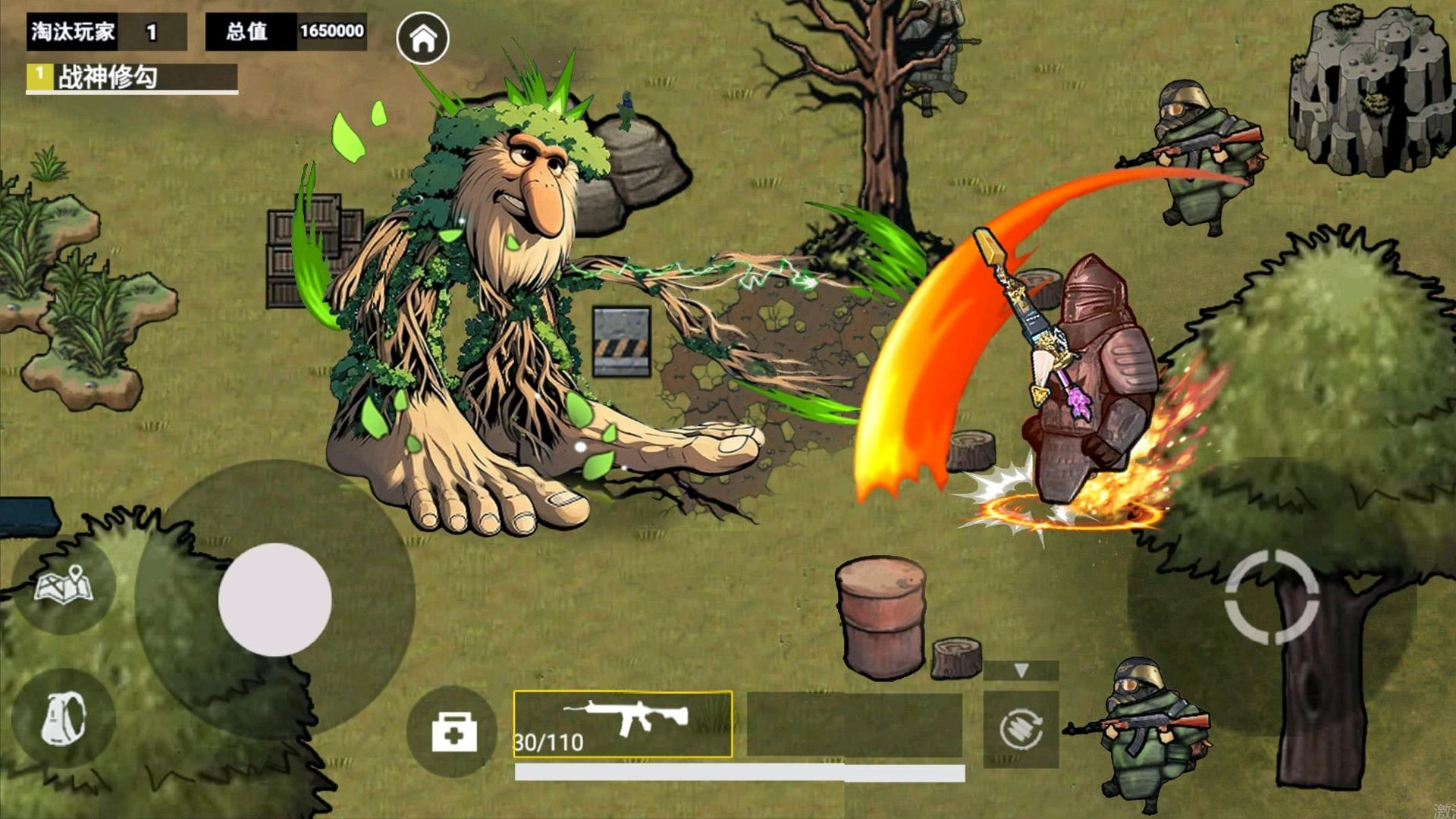Fire using the crosshair button

1272,598
